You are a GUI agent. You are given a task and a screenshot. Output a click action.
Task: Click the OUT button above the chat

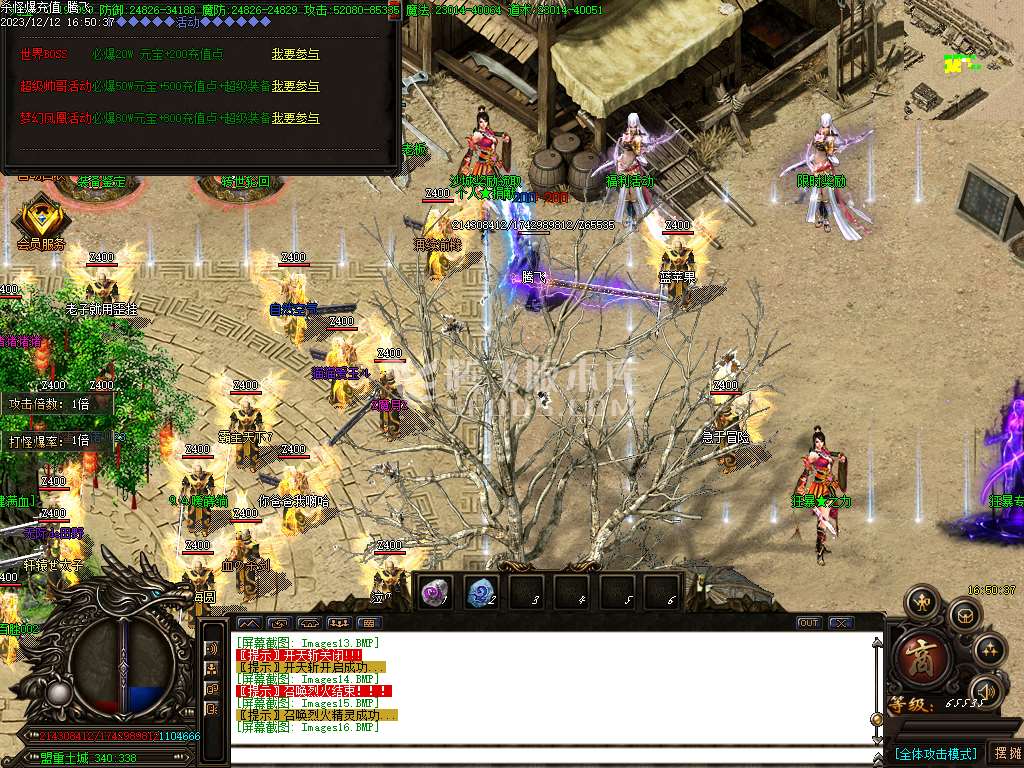pos(808,623)
